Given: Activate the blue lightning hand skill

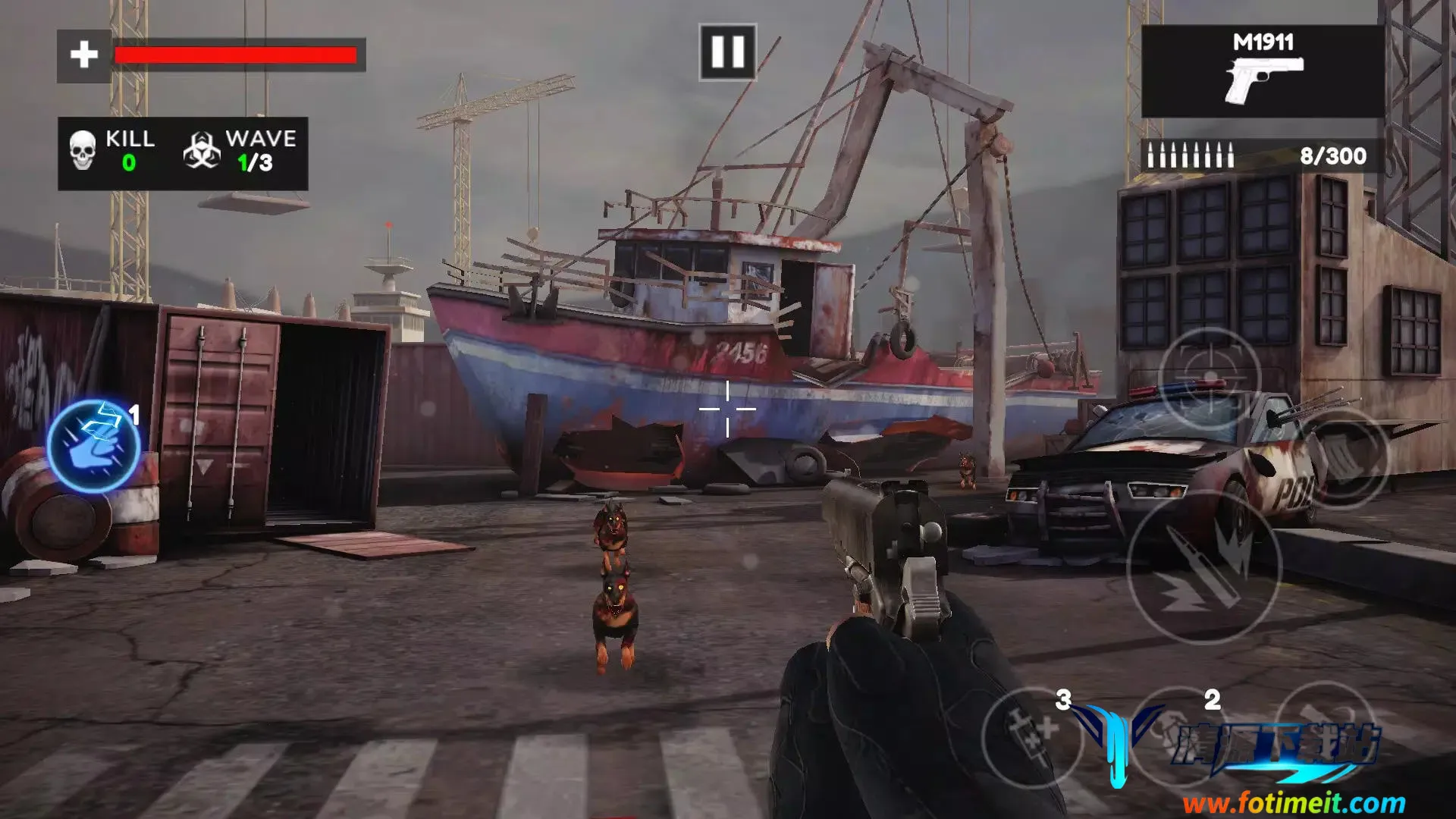Looking at the screenshot, I should click(x=94, y=446).
